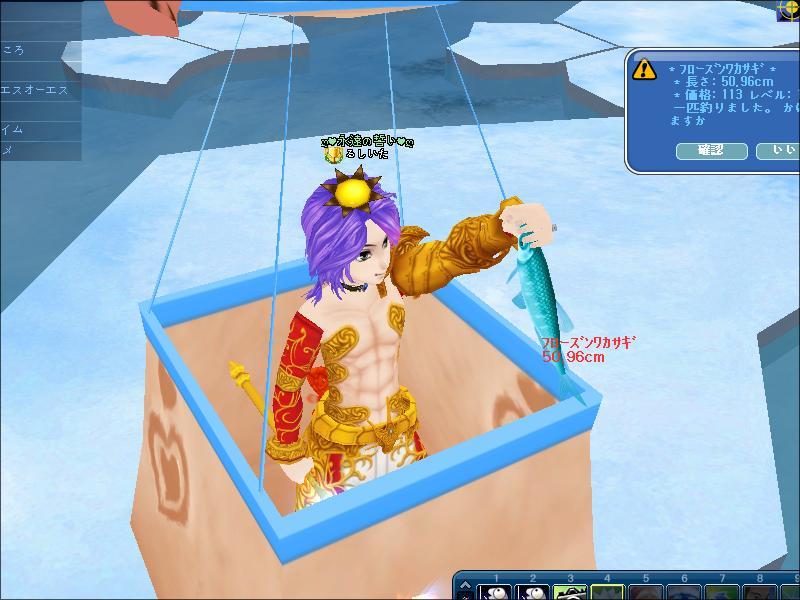Select the yellow-highlighted hotbar slot 4
Viewport: 800px width, 600px height.
click(x=608, y=591)
